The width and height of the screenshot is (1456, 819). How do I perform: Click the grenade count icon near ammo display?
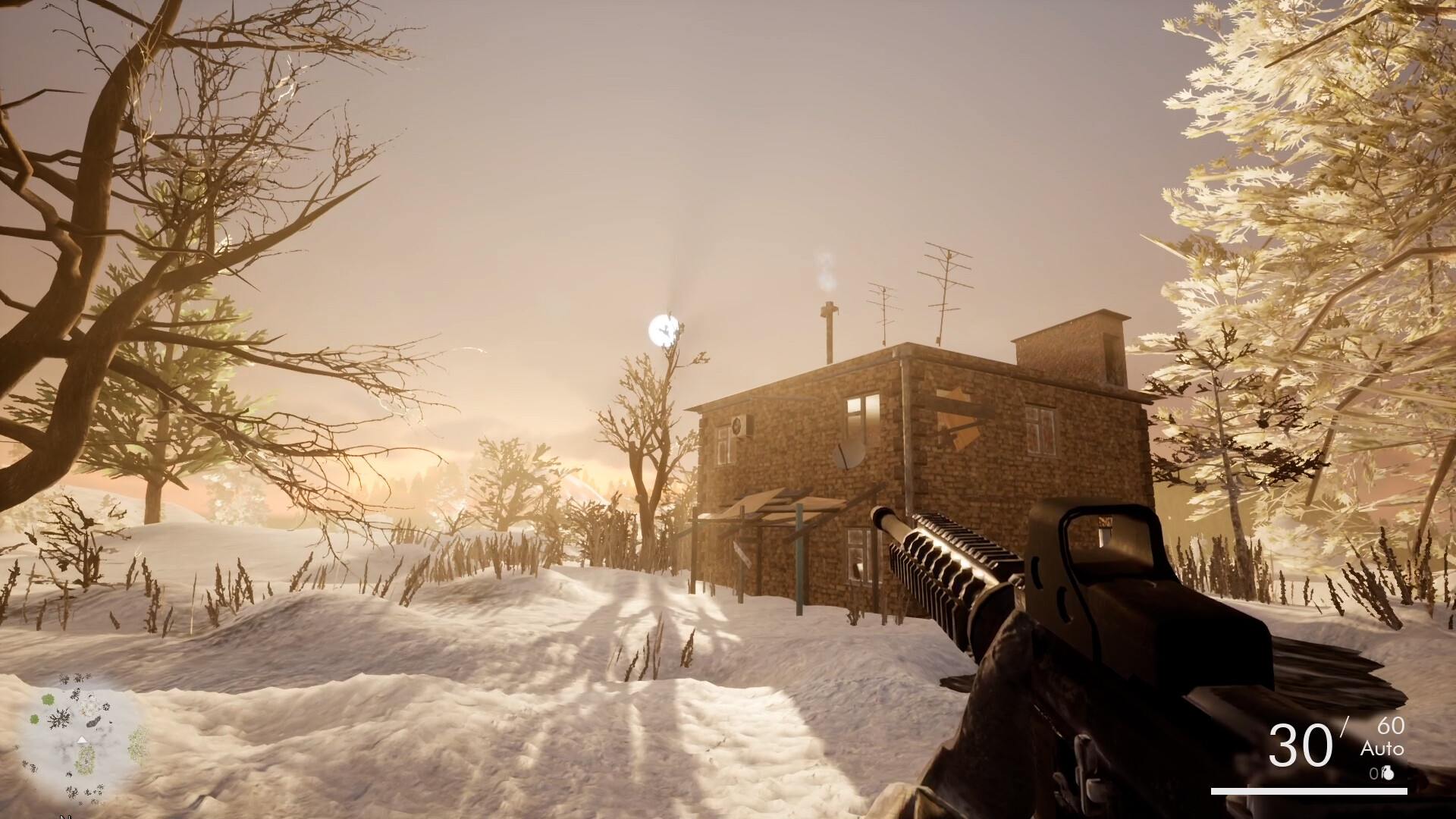pos(1387,773)
